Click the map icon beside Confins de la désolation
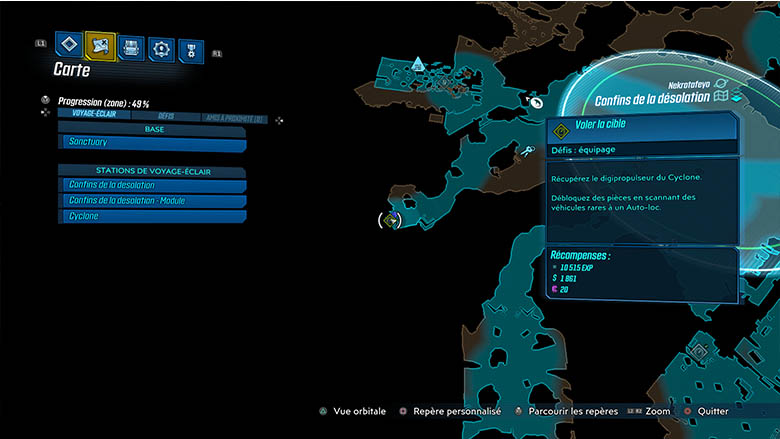780x439 pixels. 724,98
